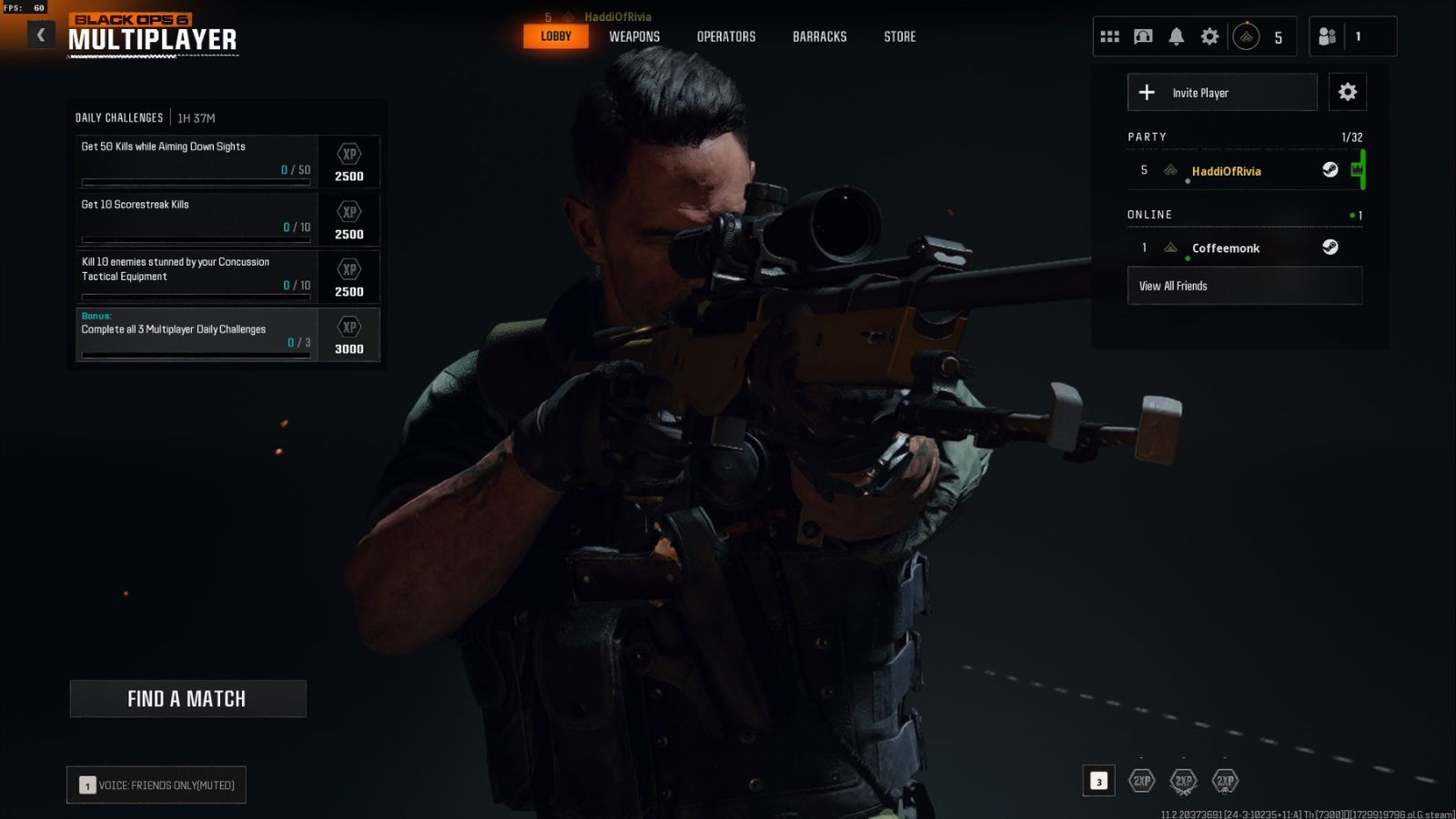Open the party settings gear
Screen dimensions: 1456x819
1347,92
